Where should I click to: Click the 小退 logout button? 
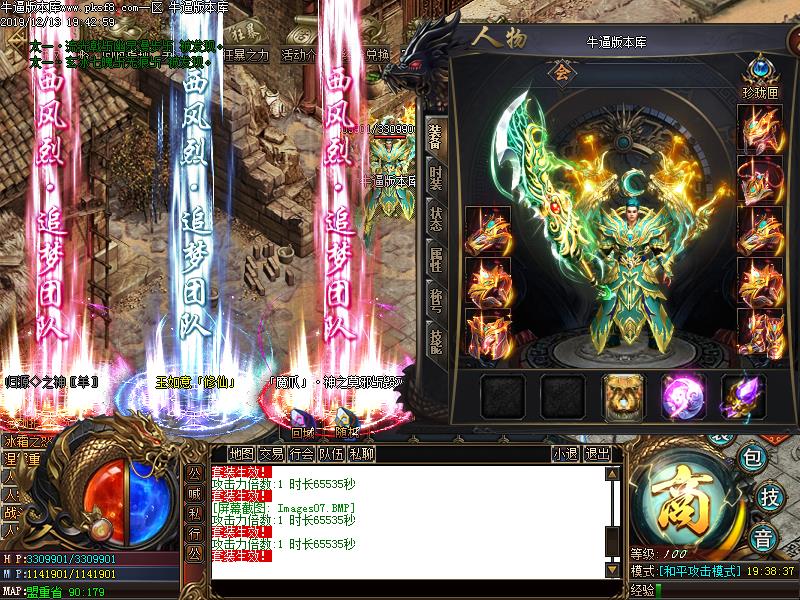(565, 454)
